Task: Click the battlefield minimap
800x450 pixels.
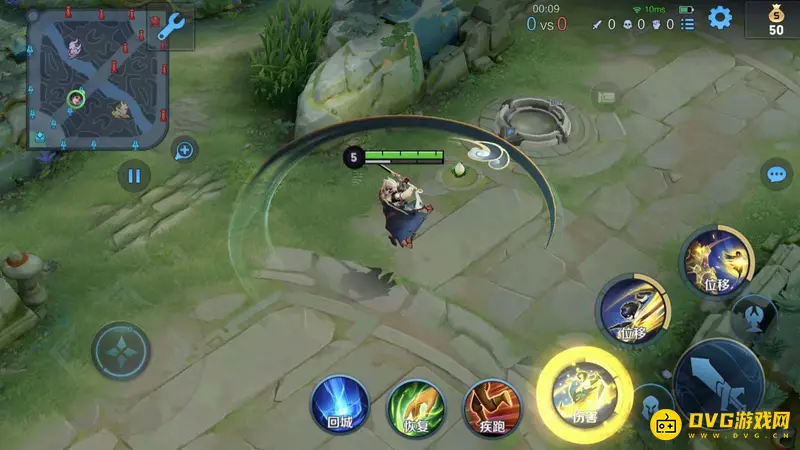Action: [95, 80]
